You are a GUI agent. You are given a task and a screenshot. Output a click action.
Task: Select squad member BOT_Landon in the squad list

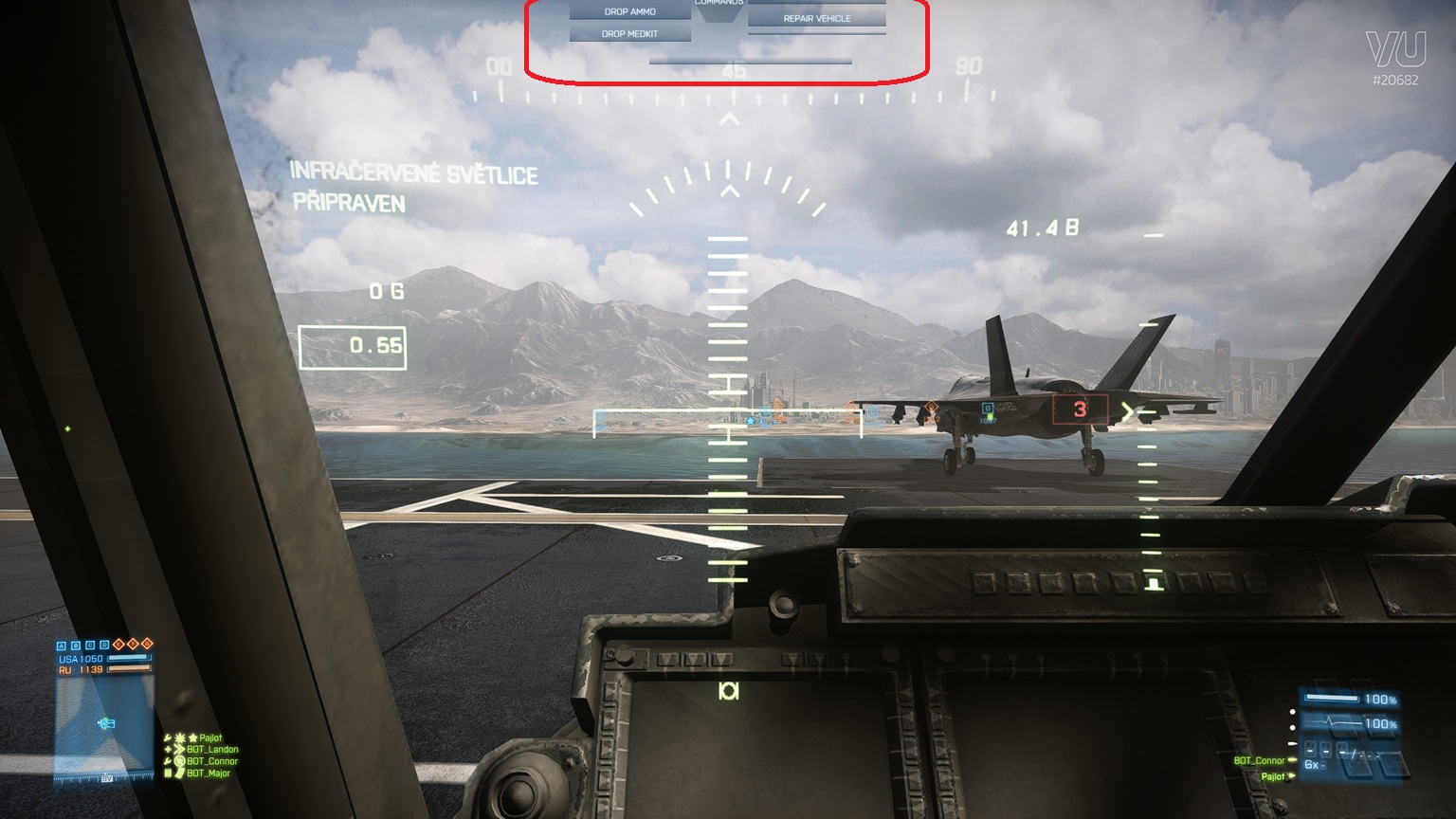[211, 750]
